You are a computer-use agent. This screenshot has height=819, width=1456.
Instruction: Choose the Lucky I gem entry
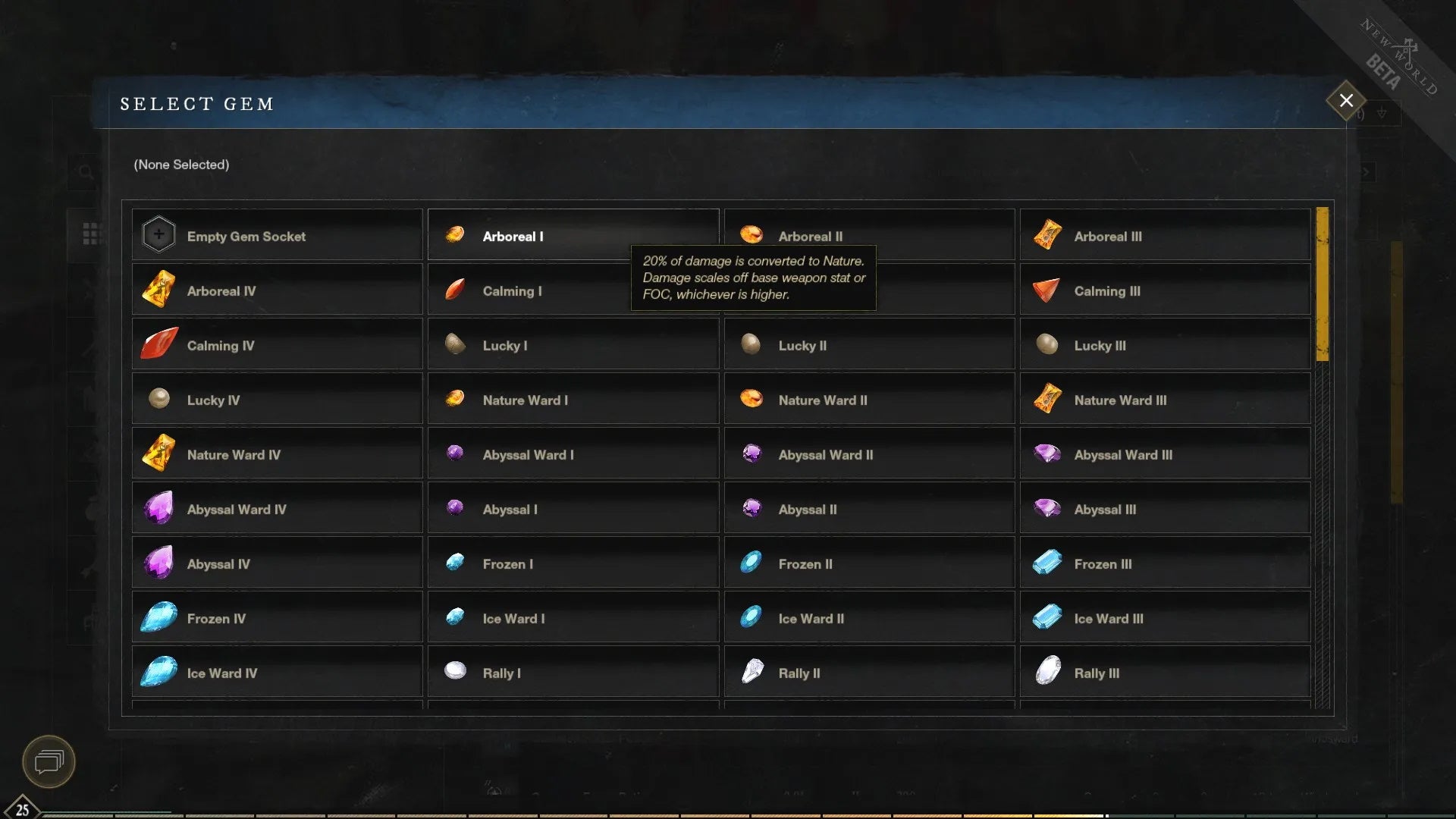(573, 345)
